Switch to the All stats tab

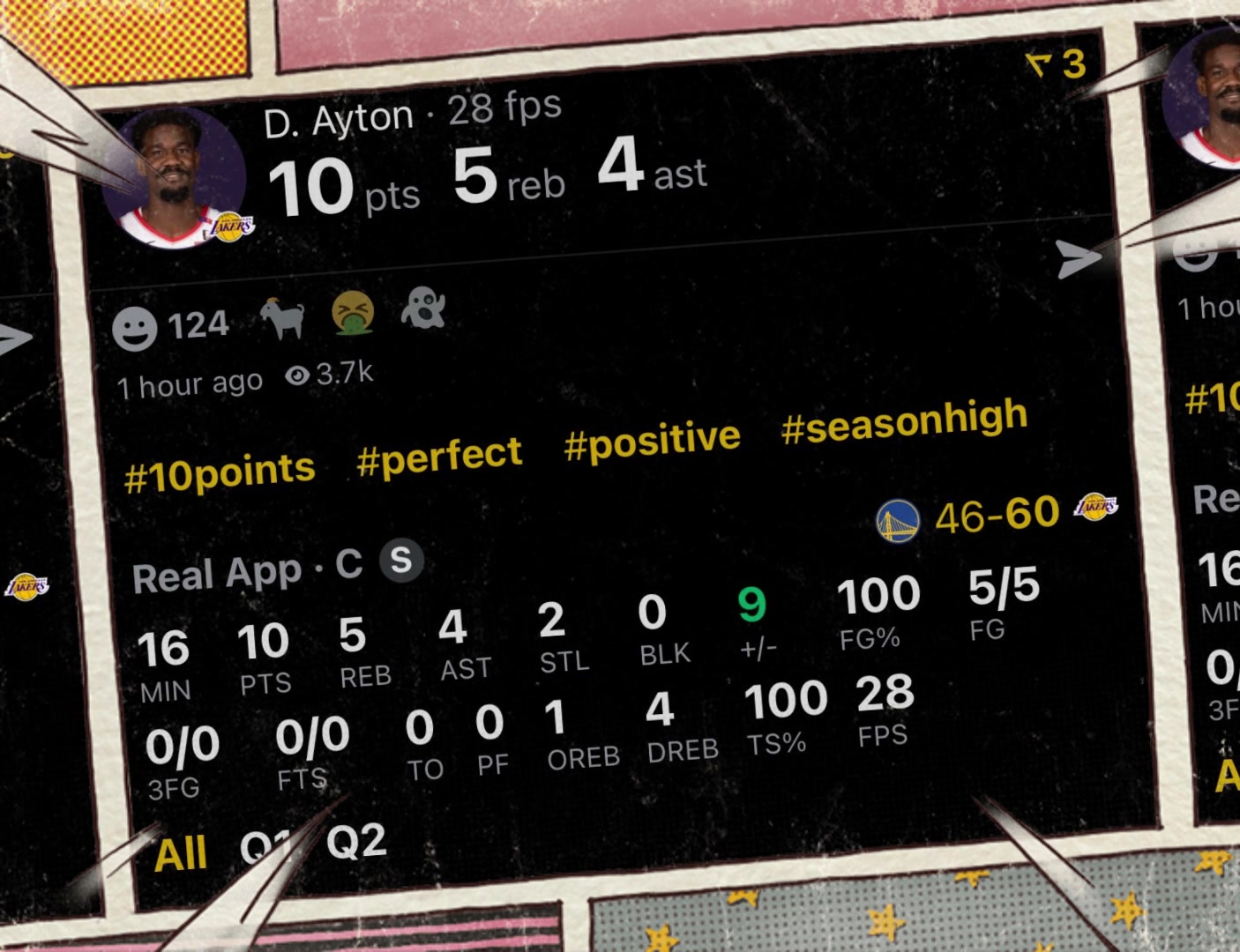181,853
